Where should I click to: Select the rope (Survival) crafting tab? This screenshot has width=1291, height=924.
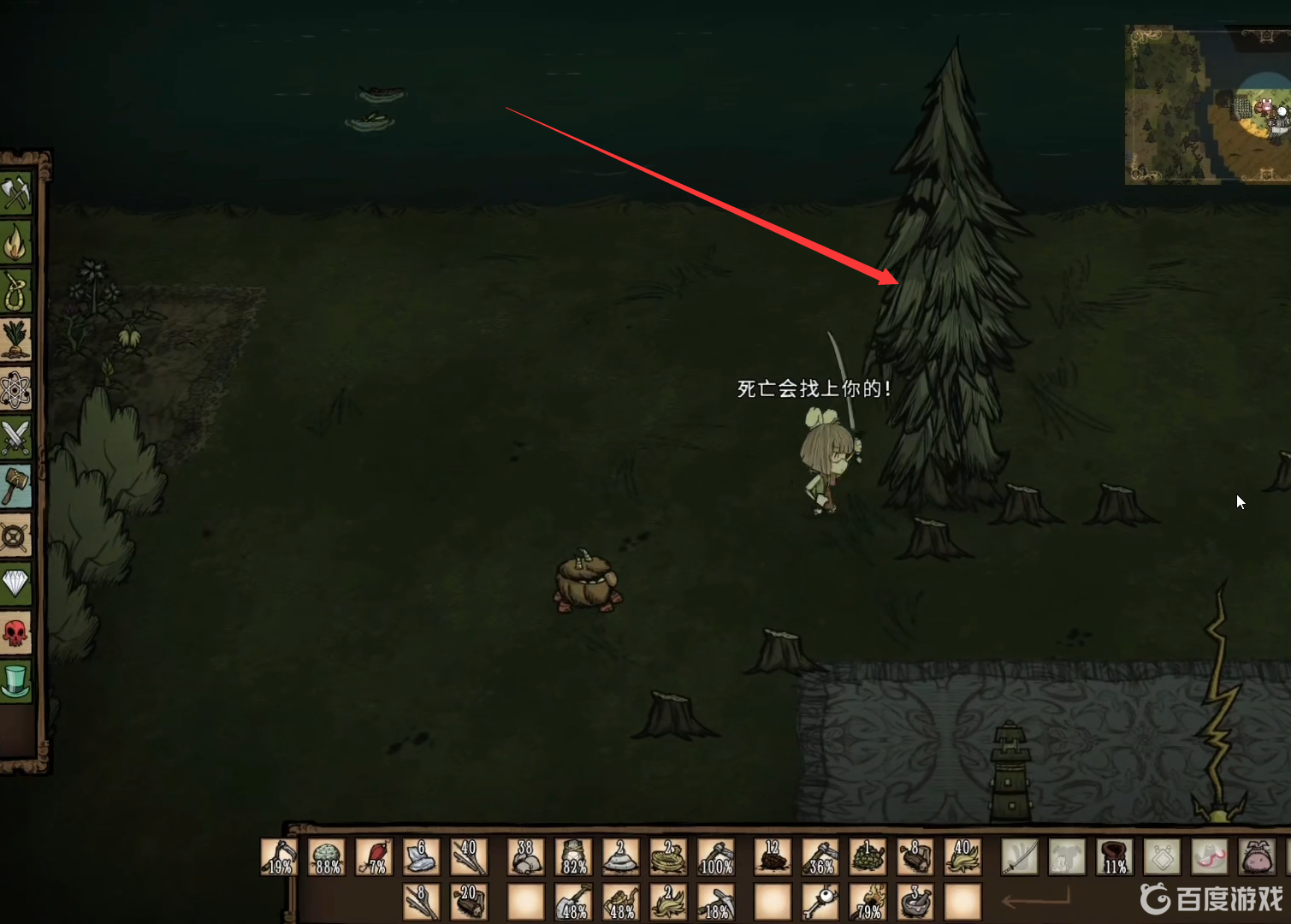coord(16,293)
